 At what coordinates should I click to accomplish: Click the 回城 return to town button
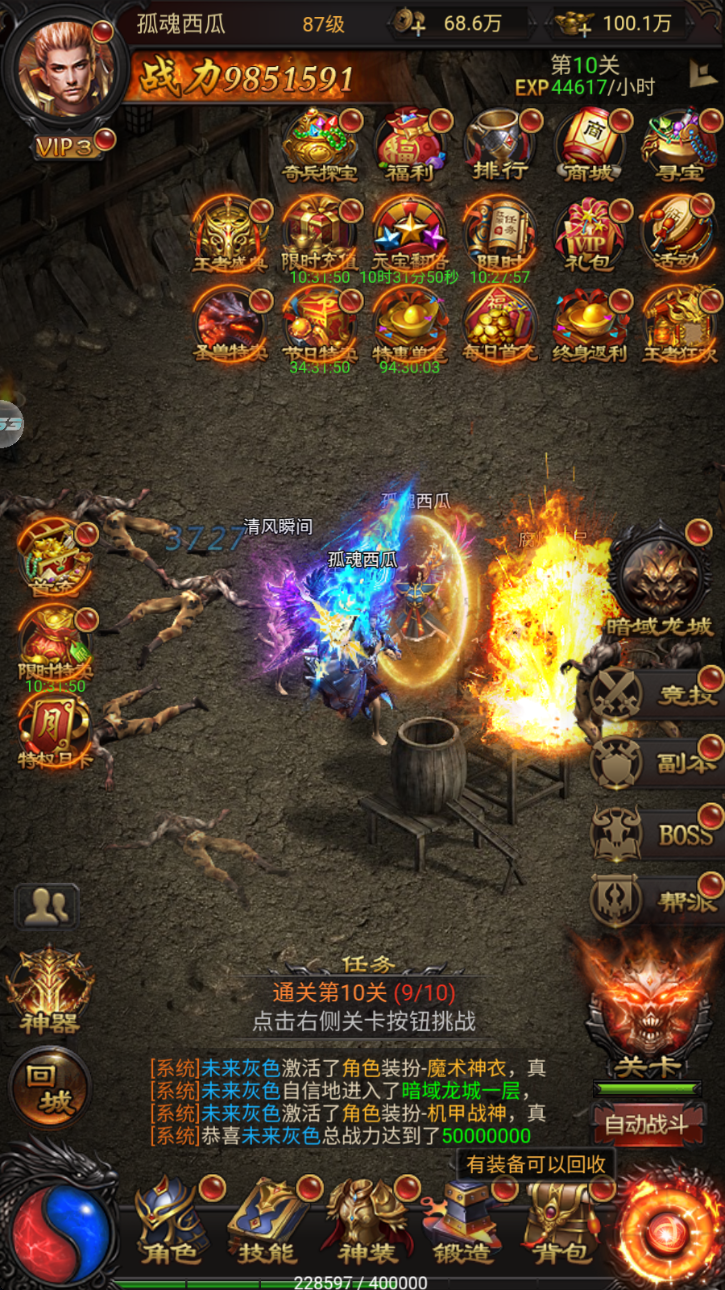point(50,1088)
